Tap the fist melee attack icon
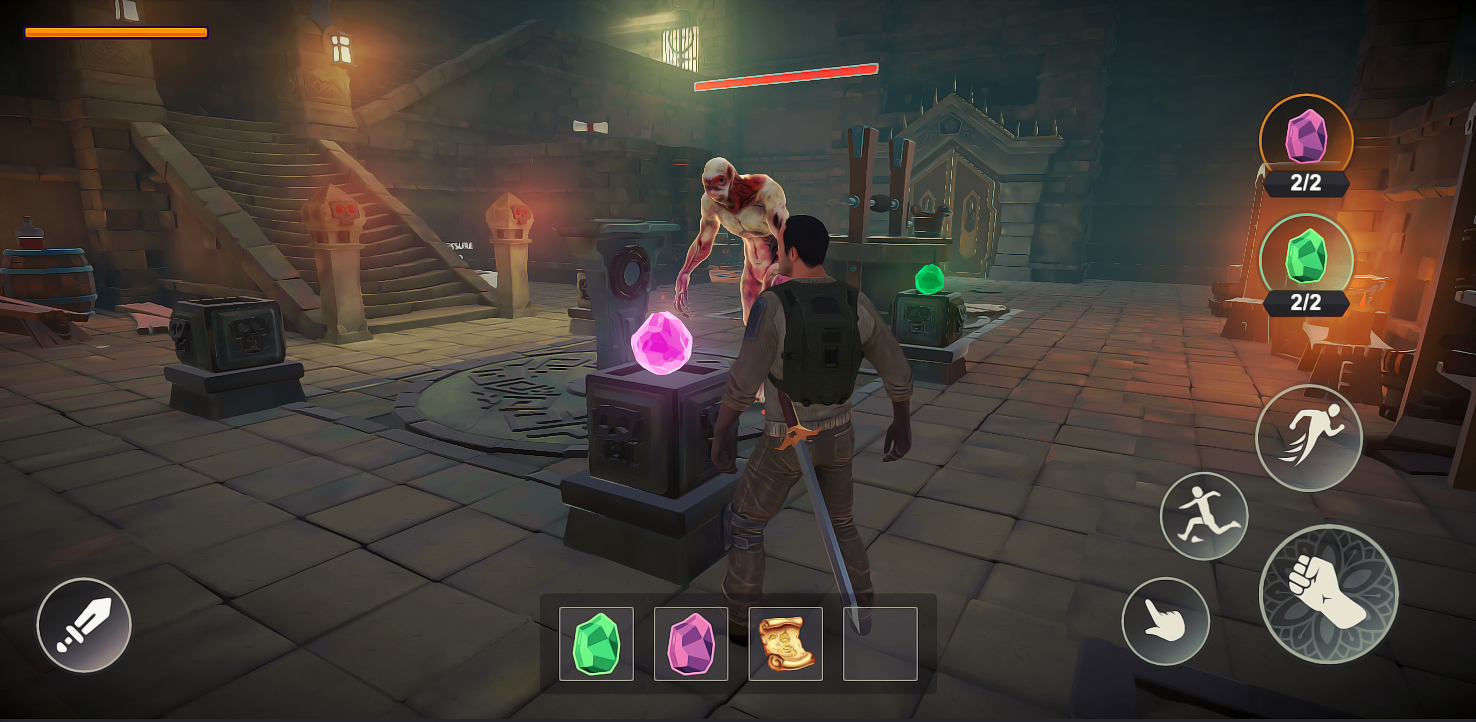1476x722 pixels. click(x=1327, y=594)
